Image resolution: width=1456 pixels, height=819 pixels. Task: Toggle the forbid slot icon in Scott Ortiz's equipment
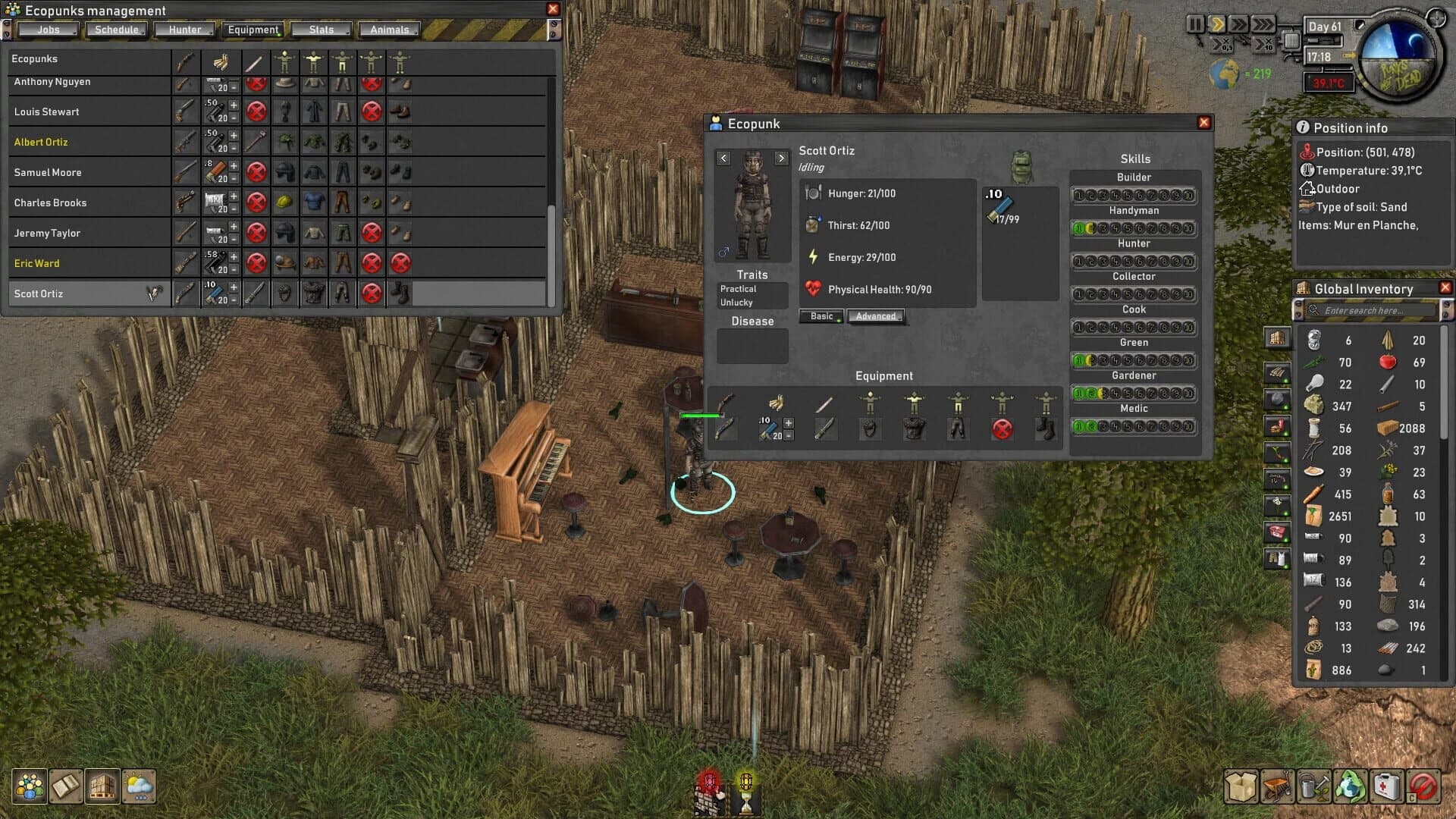[1002, 428]
